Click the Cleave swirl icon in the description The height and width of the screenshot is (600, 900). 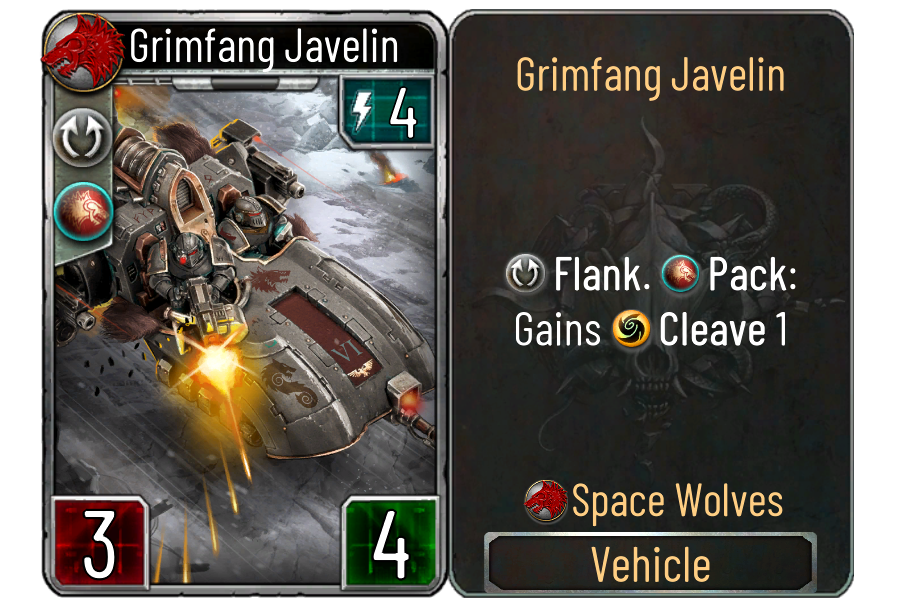click(x=630, y=330)
